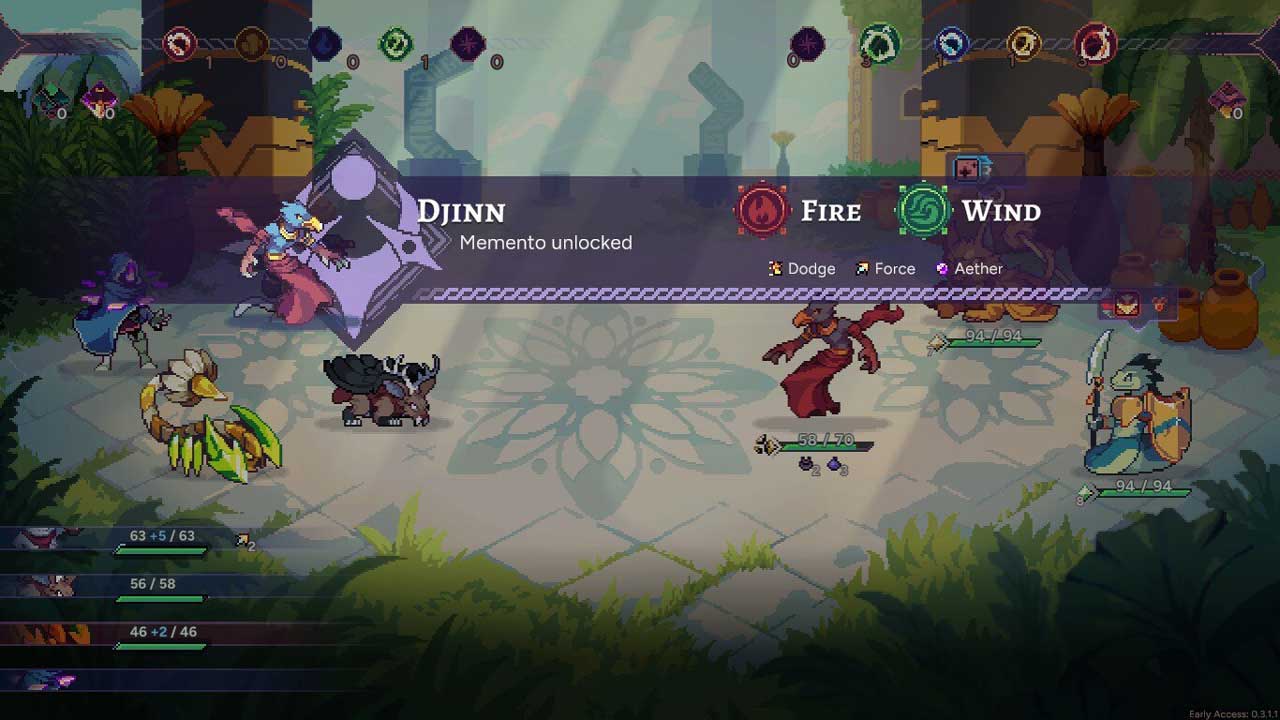Click the enemy's purple wild aether icon
The width and height of the screenshot is (1280, 720).
tap(807, 44)
